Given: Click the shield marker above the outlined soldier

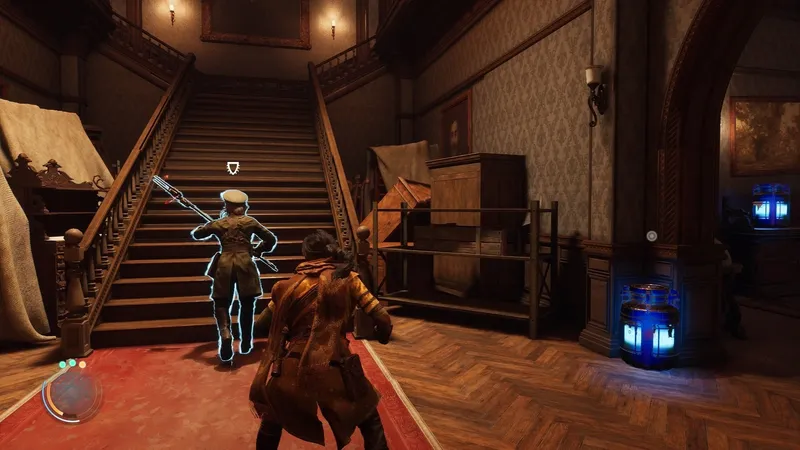Looking at the screenshot, I should [234, 167].
